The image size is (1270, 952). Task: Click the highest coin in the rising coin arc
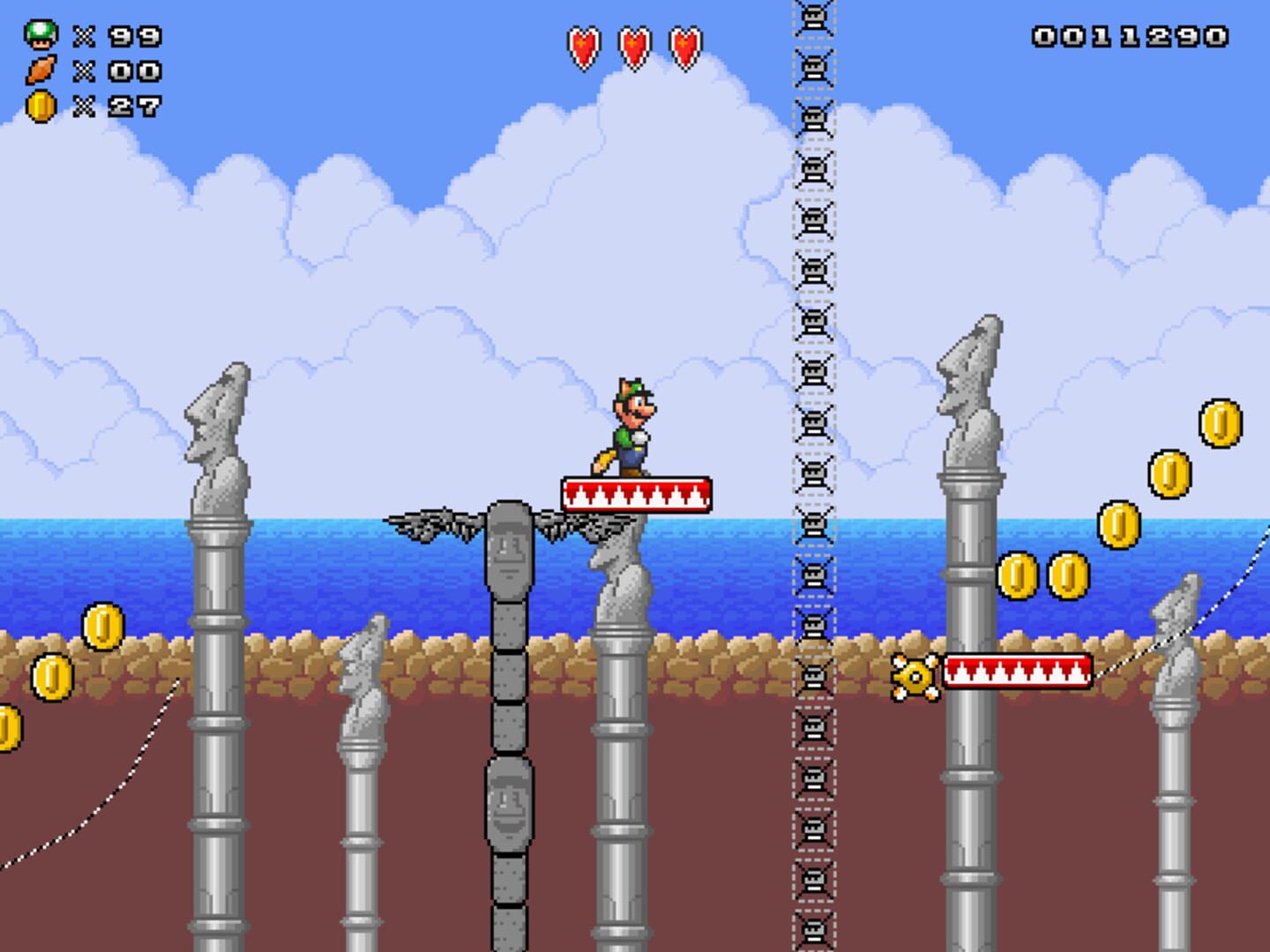(x=1221, y=423)
